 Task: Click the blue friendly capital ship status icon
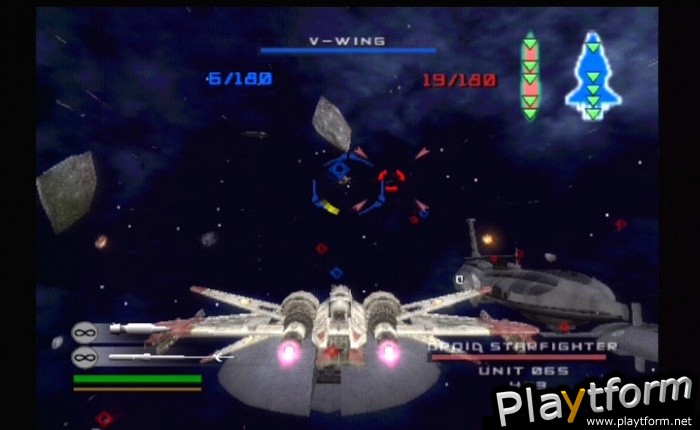click(x=592, y=75)
